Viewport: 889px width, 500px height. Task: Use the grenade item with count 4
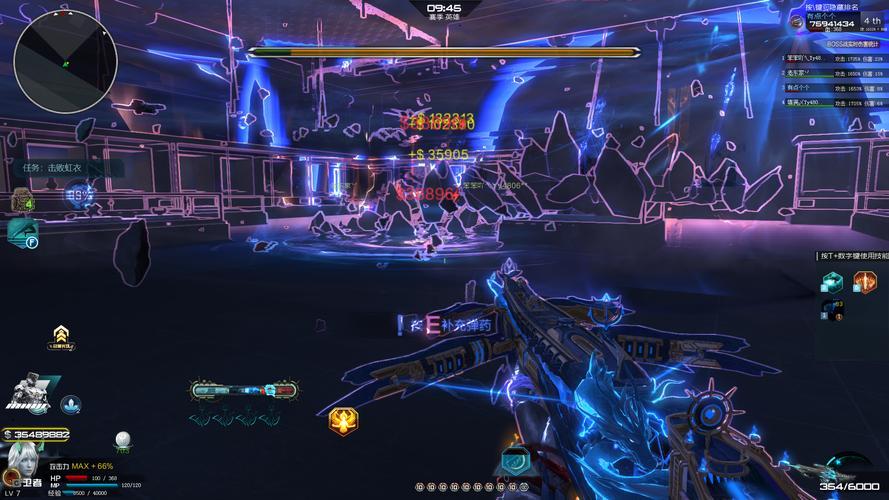coord(21,201)
